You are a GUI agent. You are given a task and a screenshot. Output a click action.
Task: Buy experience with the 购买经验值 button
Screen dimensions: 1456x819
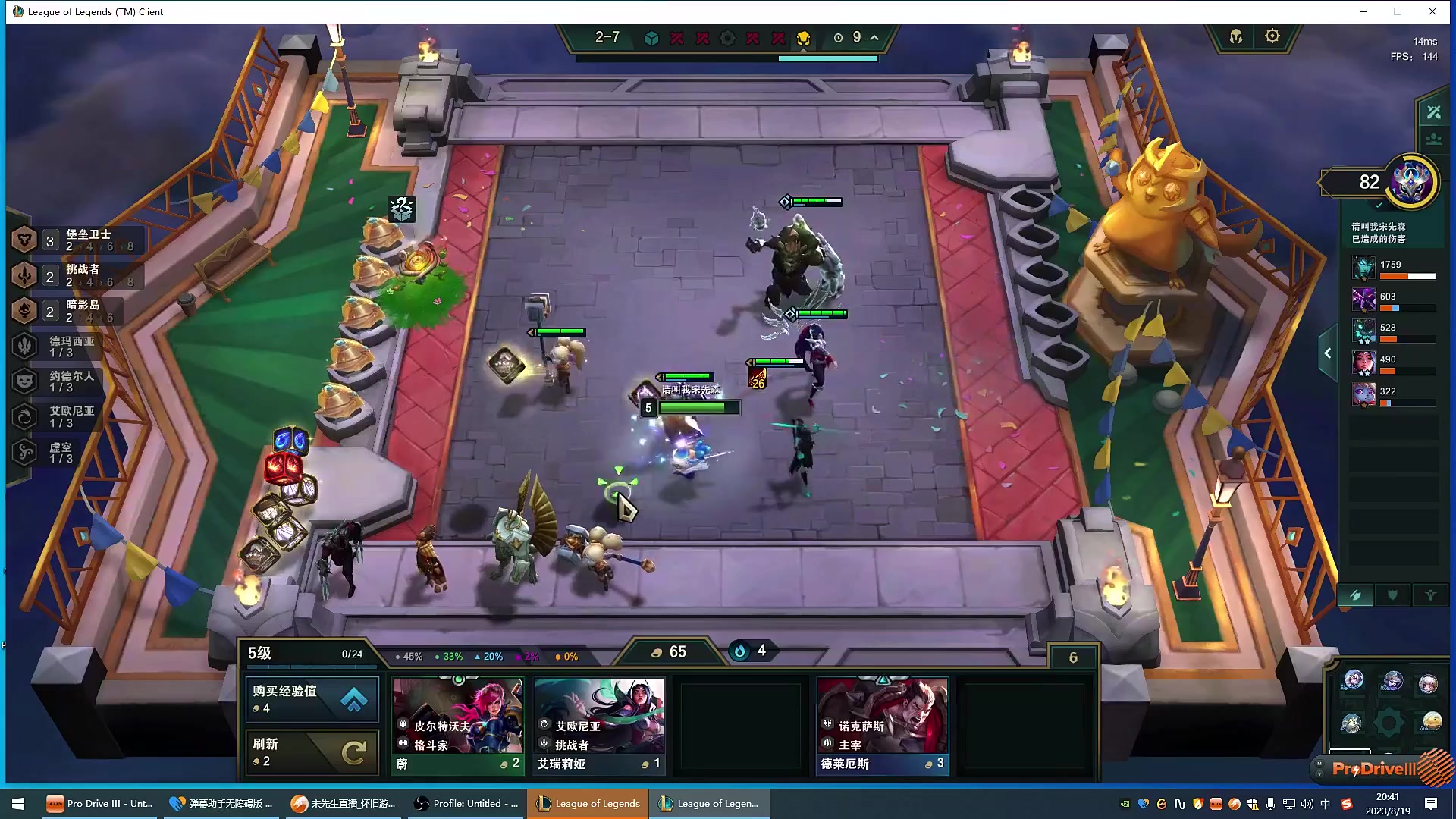coord(312,698)
